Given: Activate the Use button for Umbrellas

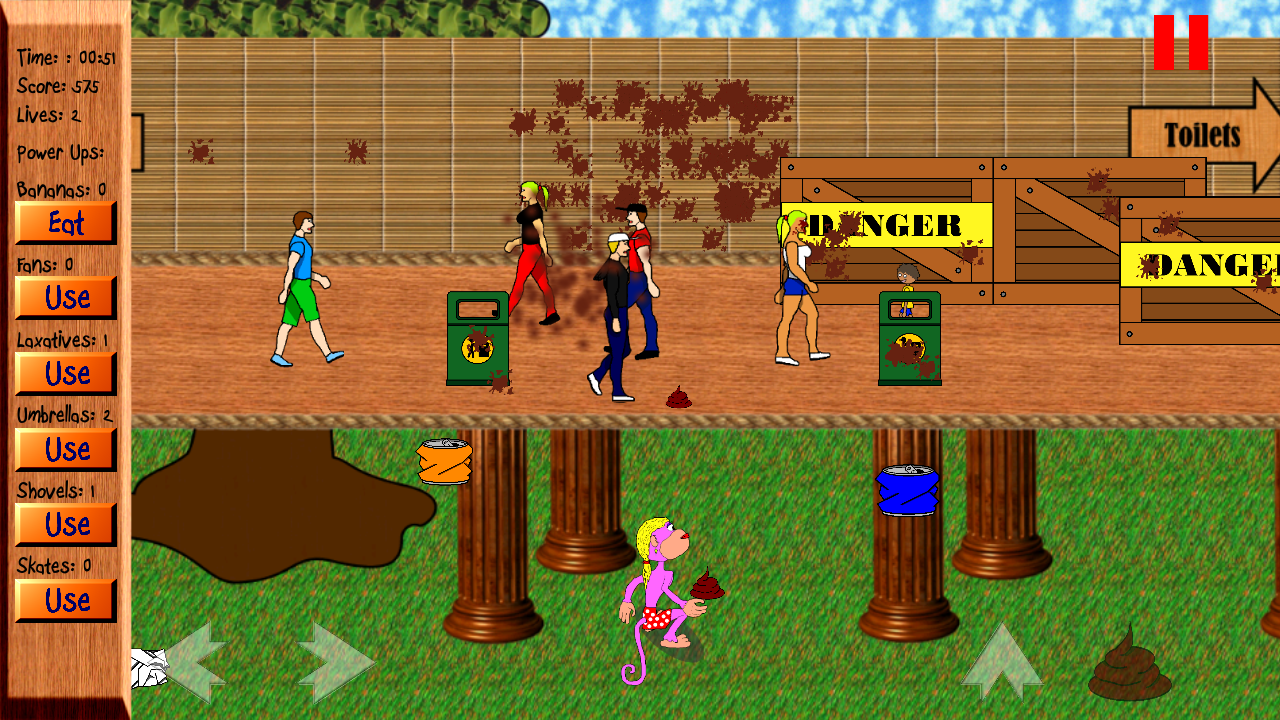Looking at the screenshot, I should tap(64, 450).
